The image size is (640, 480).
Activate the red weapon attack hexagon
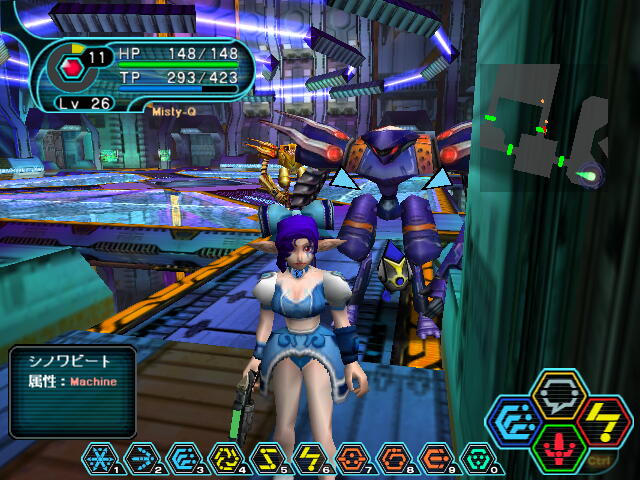click(x=559, y=447)
